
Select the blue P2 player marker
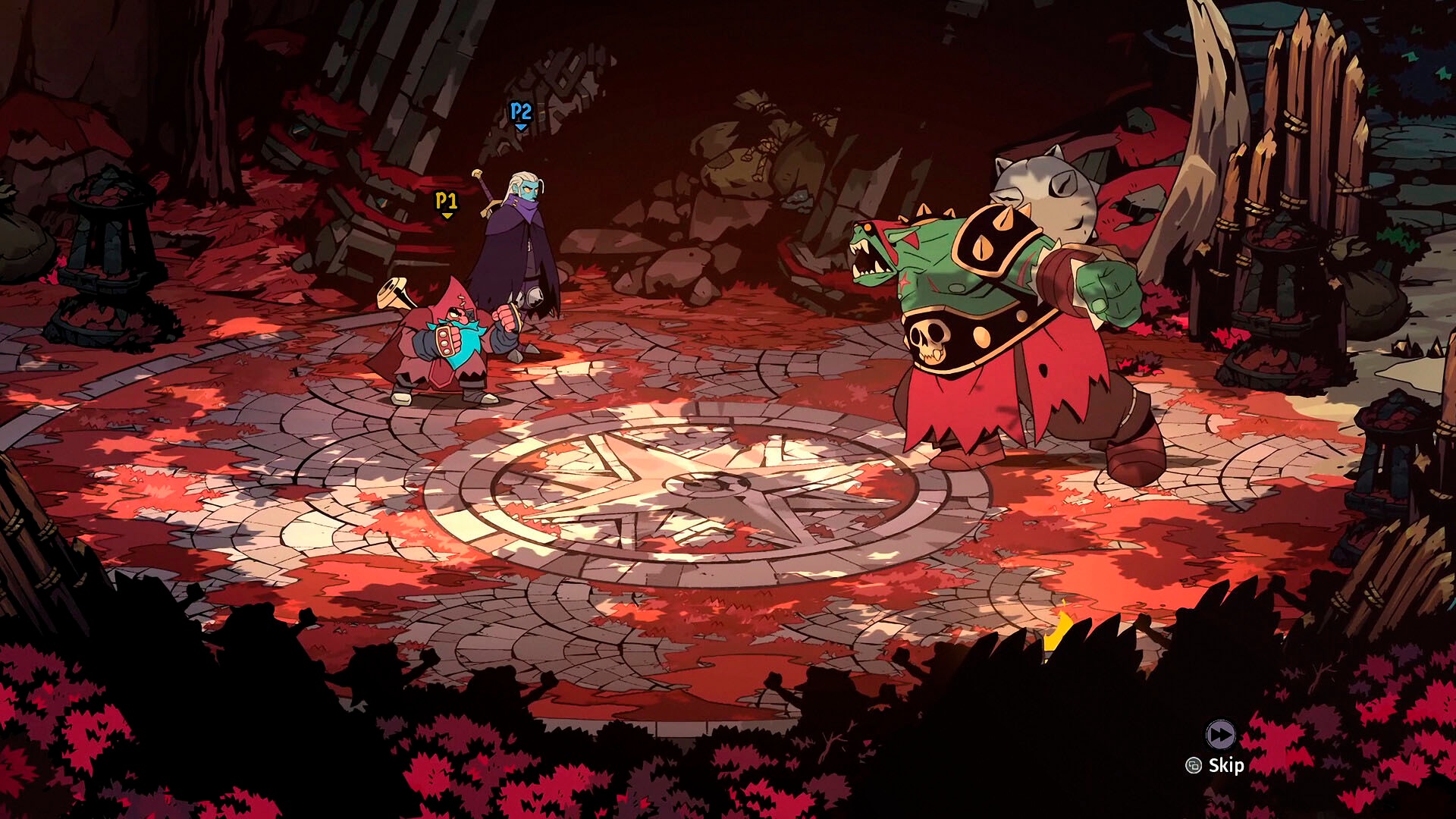point(519,111)
